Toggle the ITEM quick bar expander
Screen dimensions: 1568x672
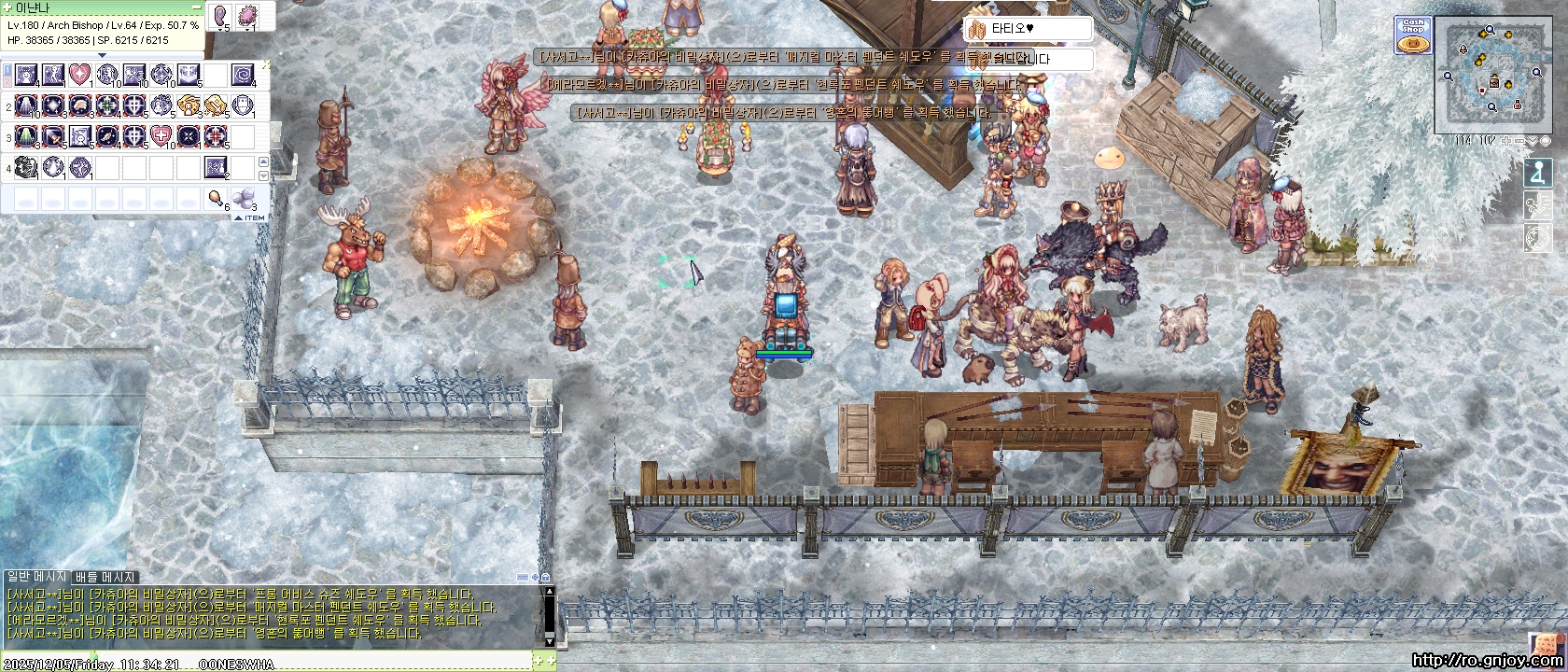pyautogui.click(x=250, y=217)
